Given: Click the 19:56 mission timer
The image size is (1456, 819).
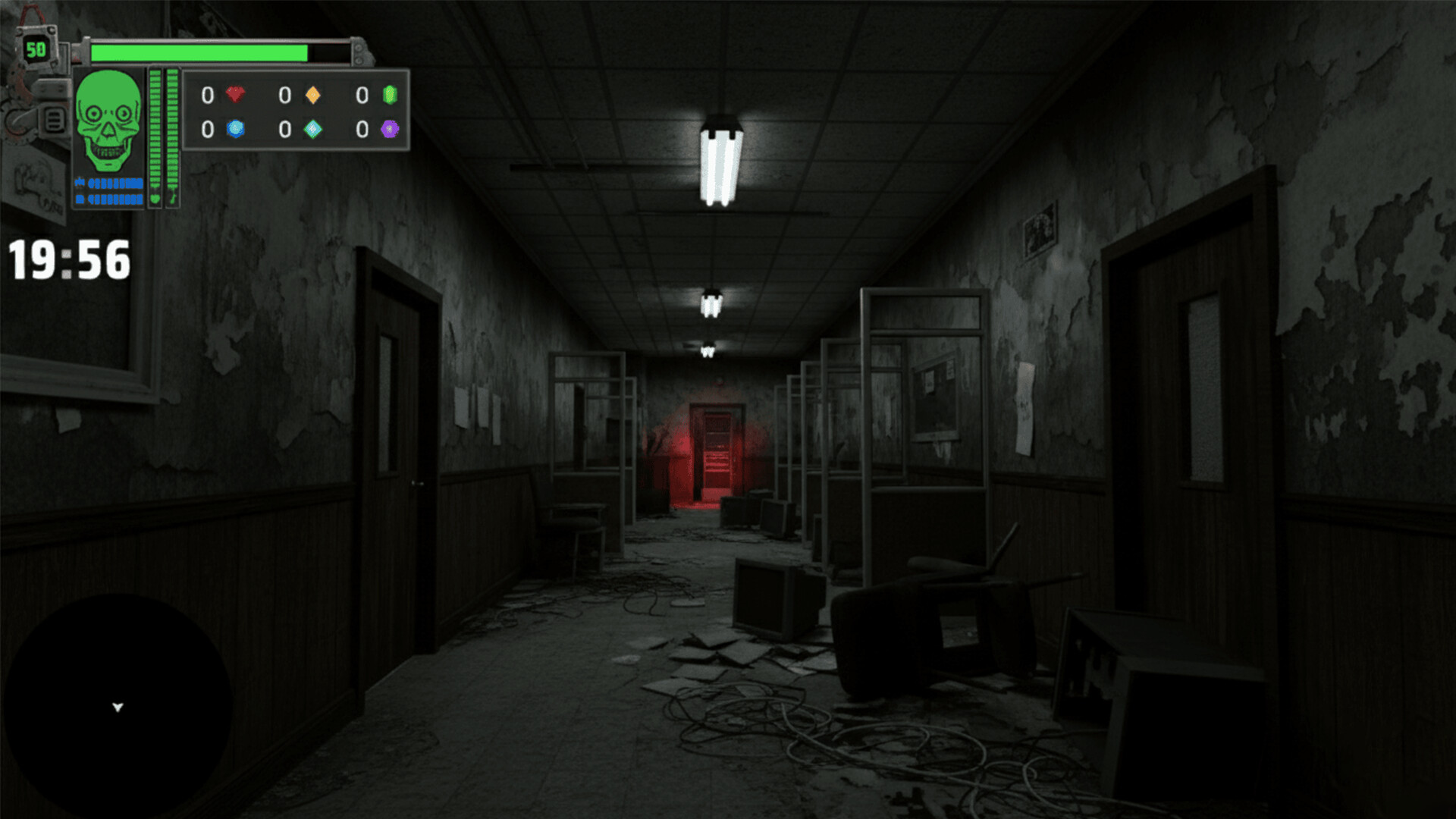Looking at the screenshot, I should (67, 259).
